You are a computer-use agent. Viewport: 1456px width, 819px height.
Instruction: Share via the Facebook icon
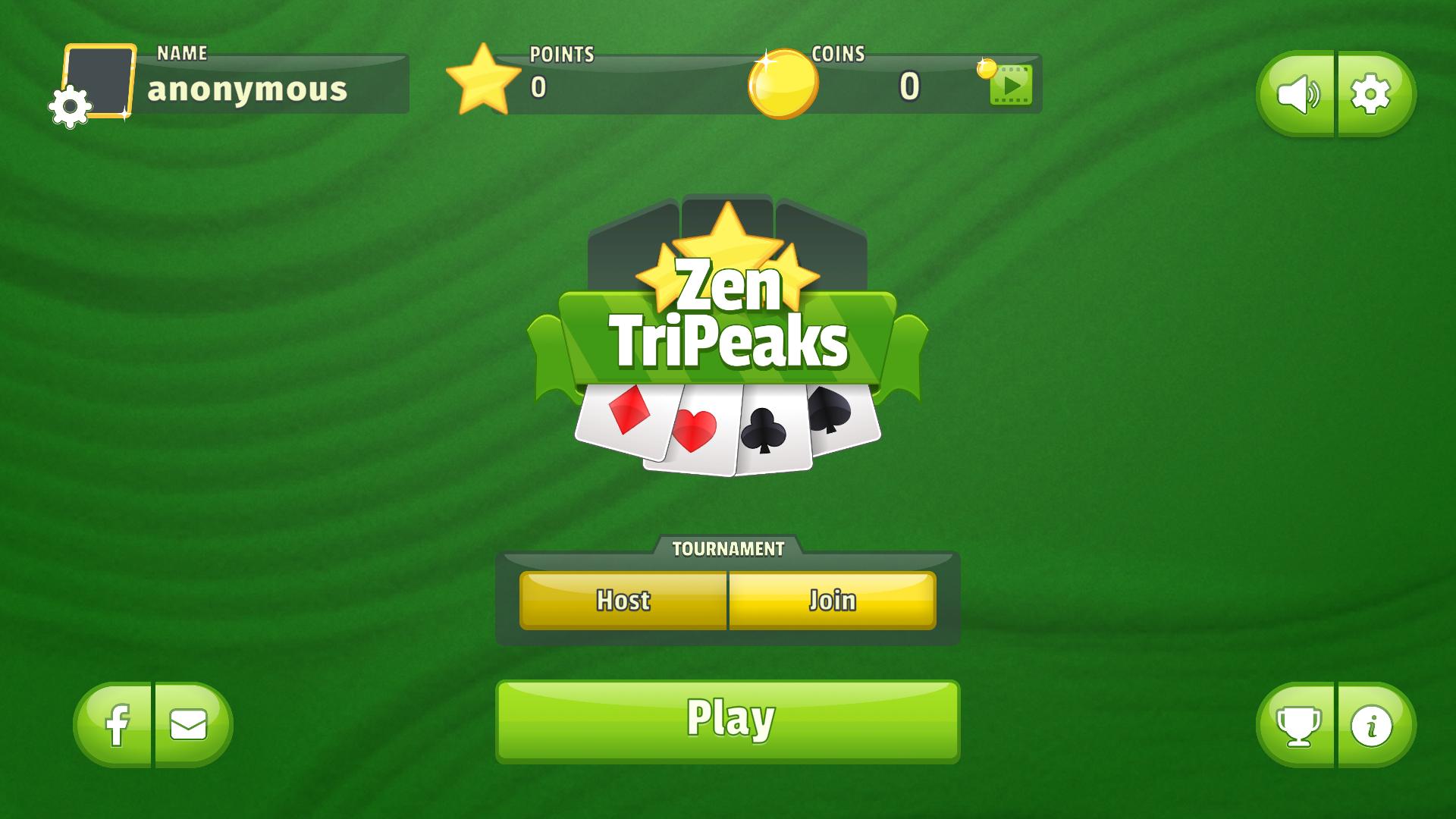pos(118,724)
